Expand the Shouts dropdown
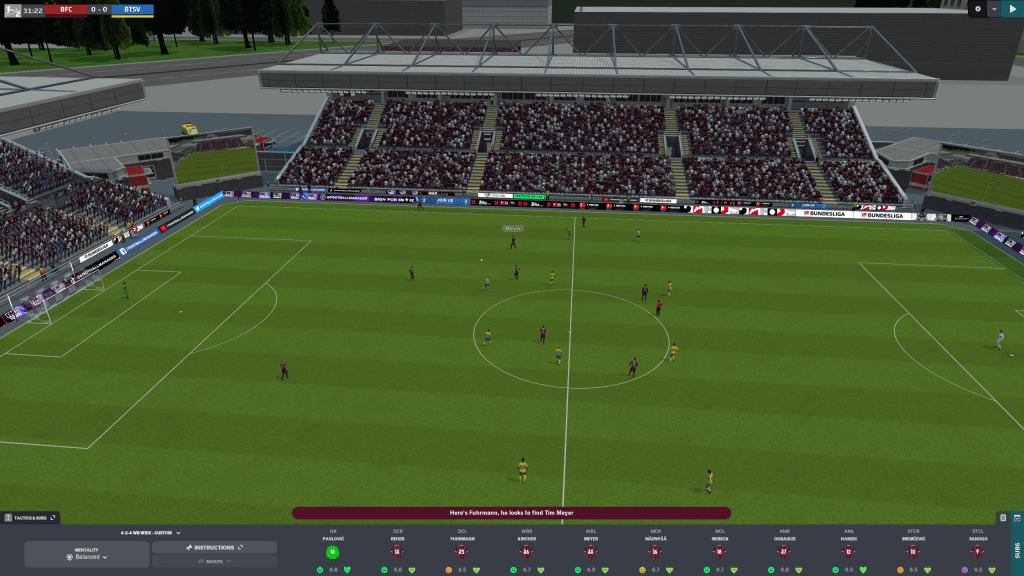The width and height of the screenshot is (1024, 576). tap(215, 562)
